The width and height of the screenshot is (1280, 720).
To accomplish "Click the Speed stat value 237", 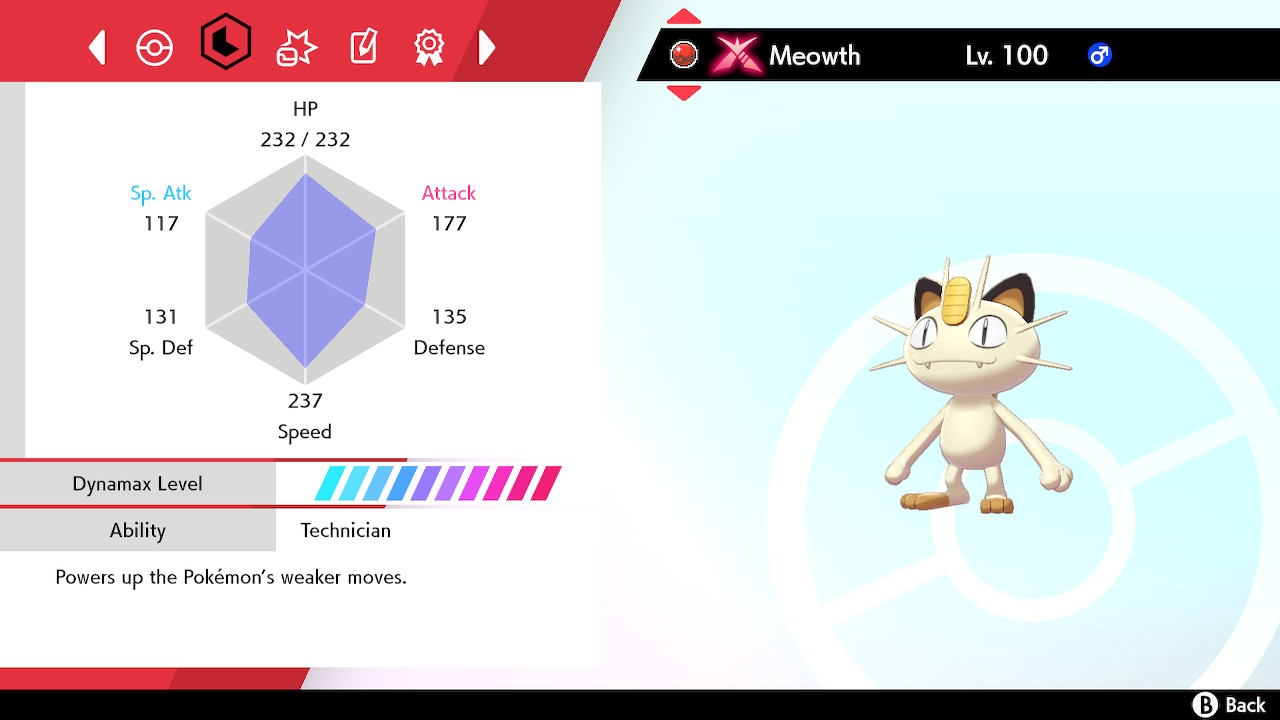I will pos(305,400).
